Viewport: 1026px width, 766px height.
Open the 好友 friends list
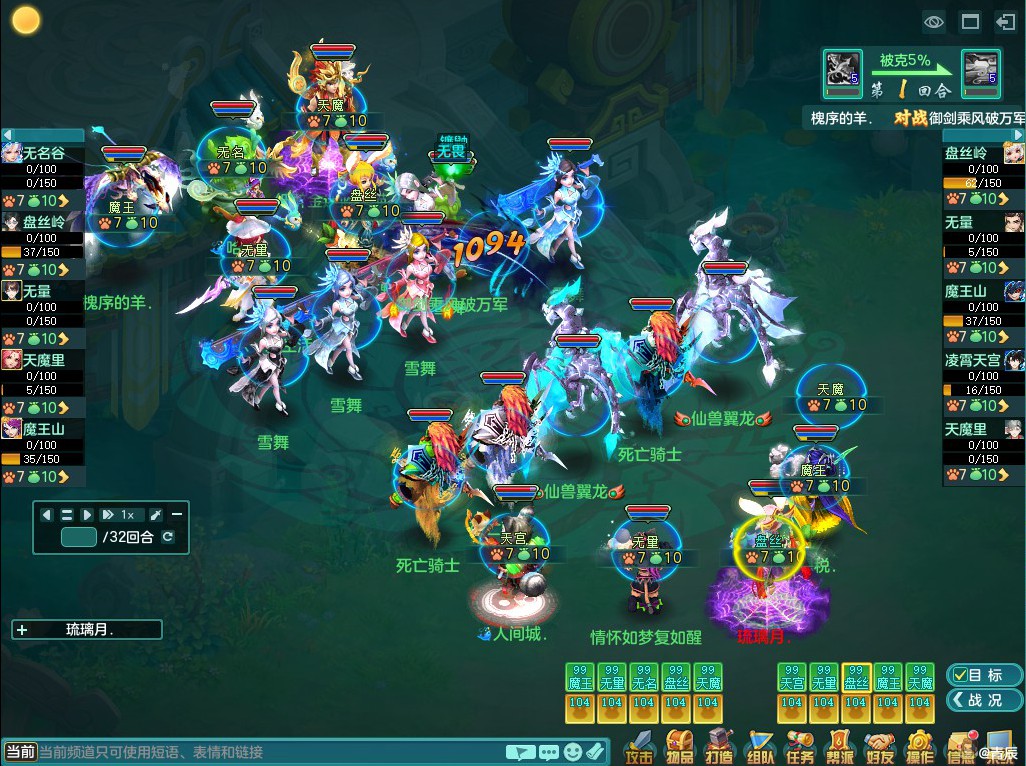[880, 747]
